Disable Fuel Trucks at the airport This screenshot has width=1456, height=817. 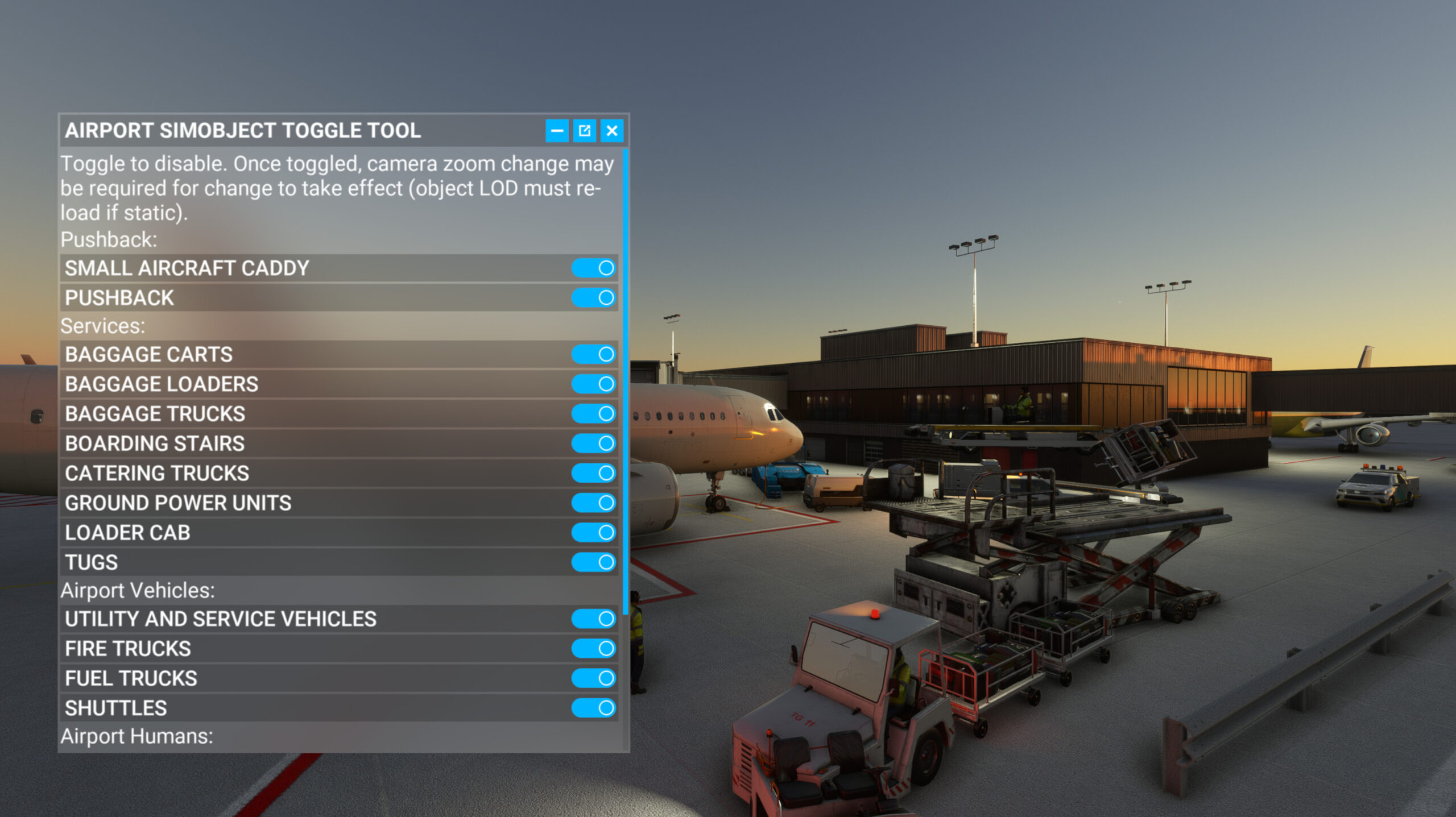tap(594, 678)
